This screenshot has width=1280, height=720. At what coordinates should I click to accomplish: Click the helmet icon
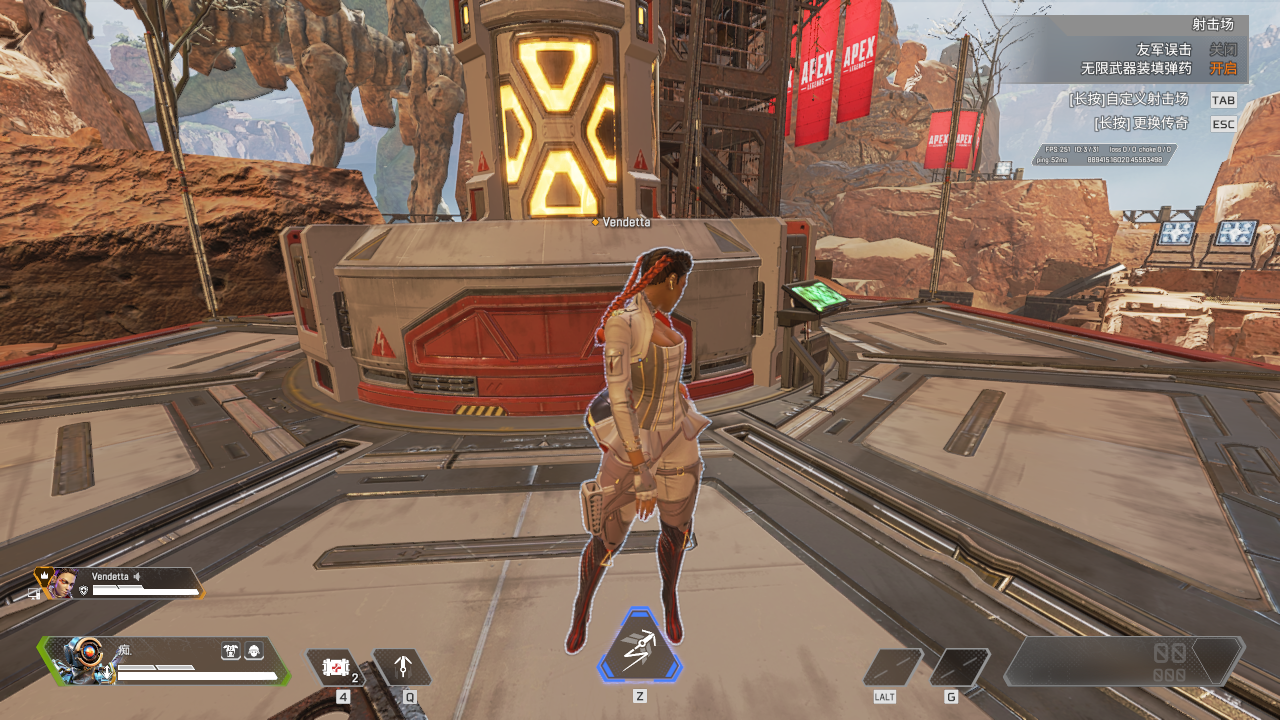pyautogui.click(x=254, y=651)
